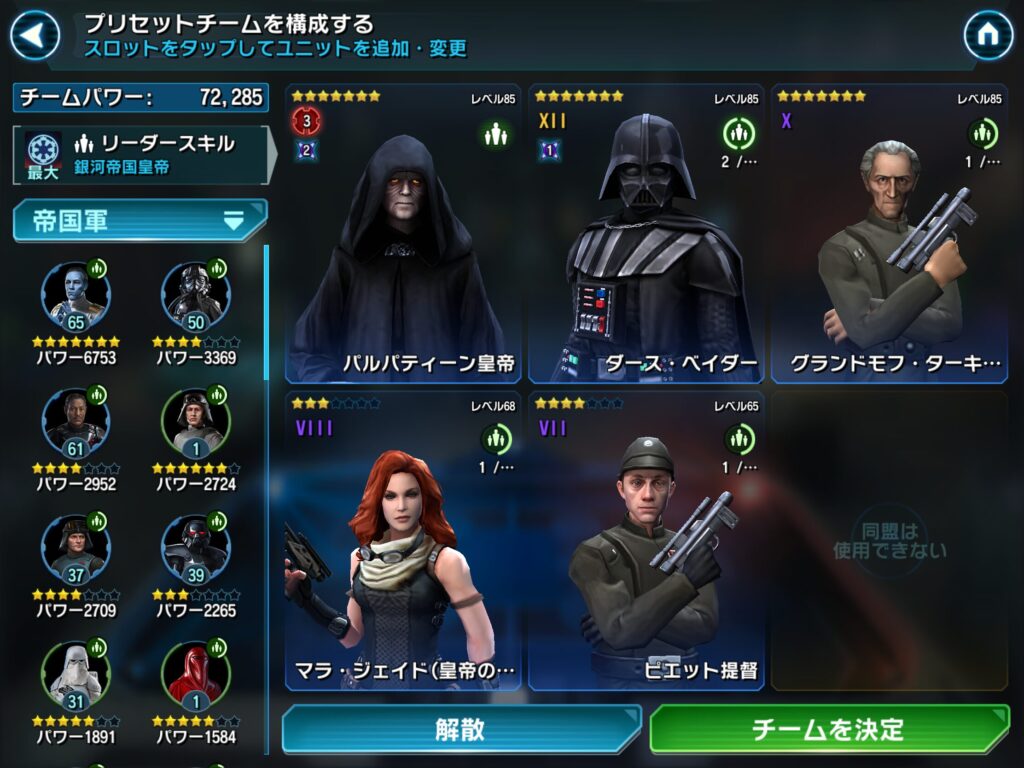Screen dimensions: 1024x768
Task: Click the 解散 disband button
Action: (x=461, y=729)
